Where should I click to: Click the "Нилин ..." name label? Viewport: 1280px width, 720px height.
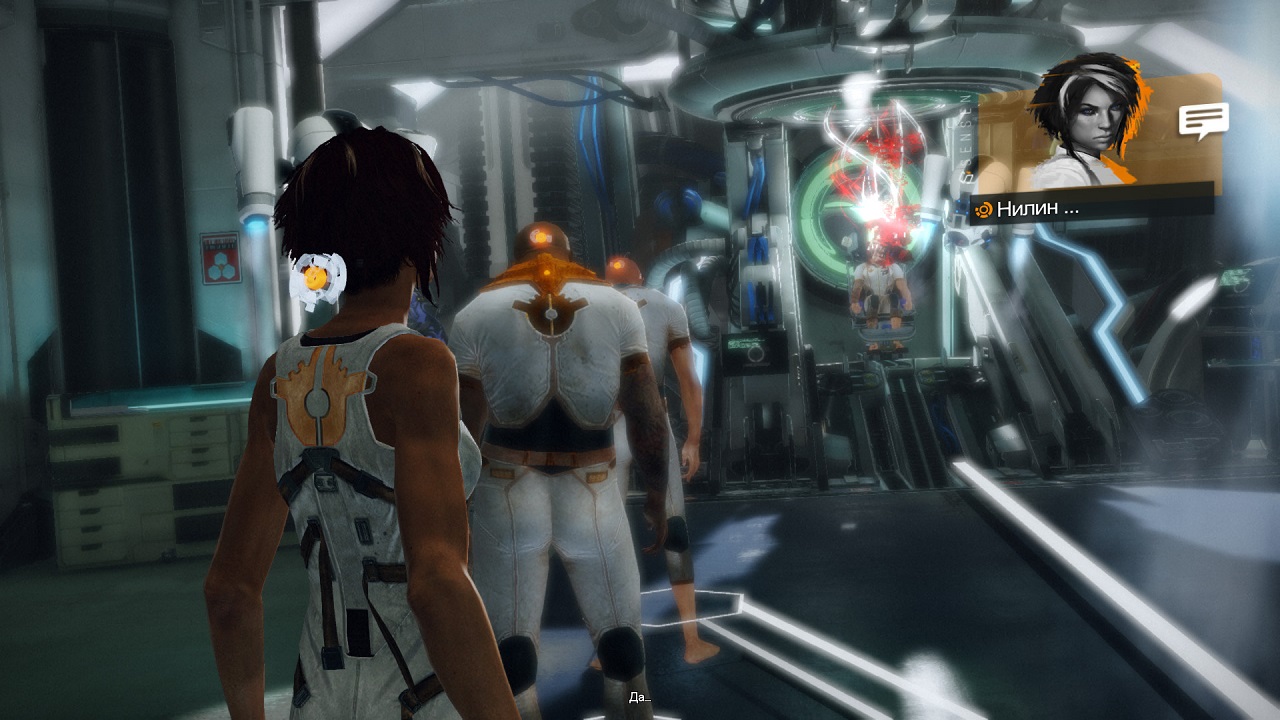(x=1037, y=209)
